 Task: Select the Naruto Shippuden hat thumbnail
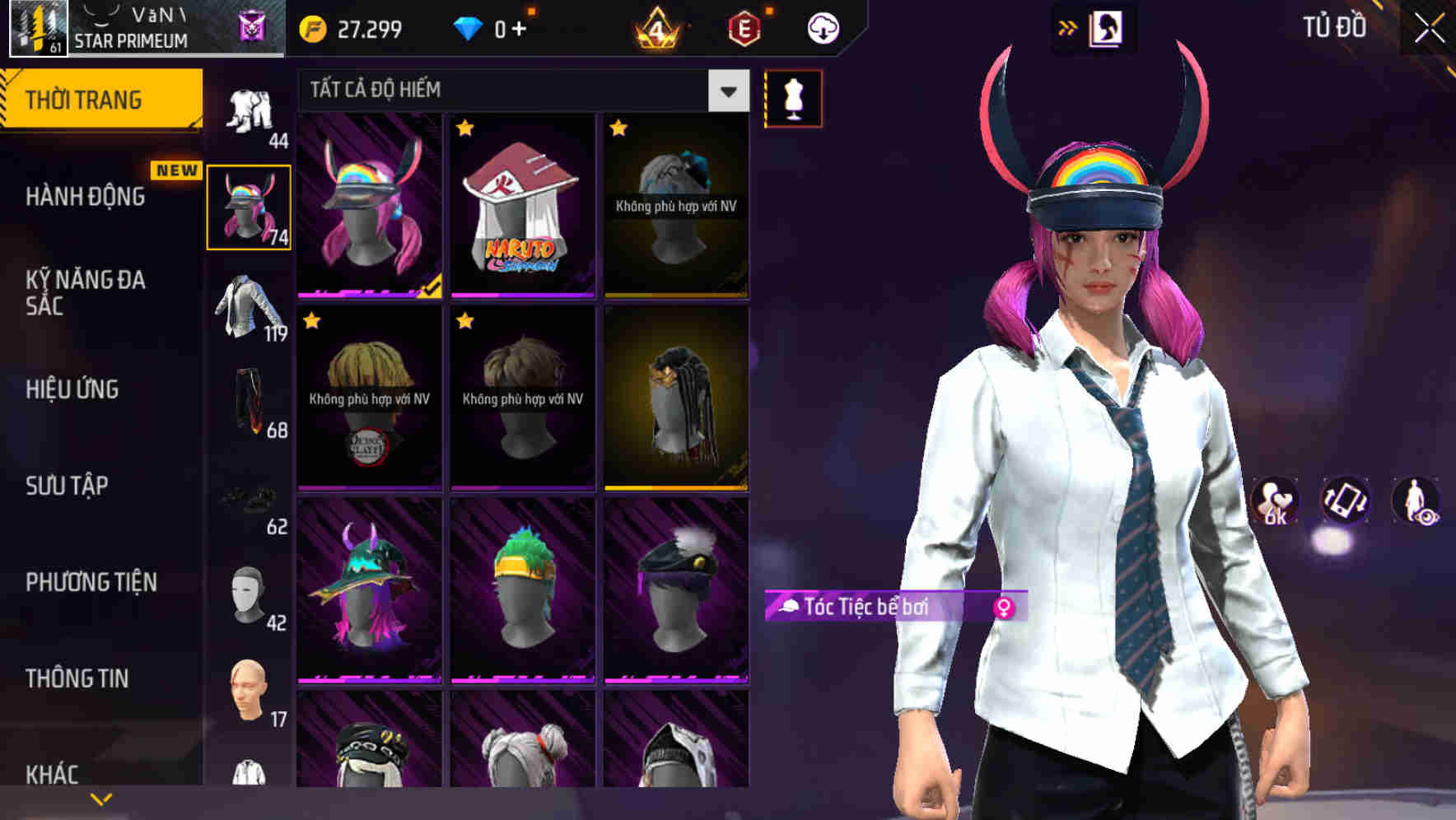click(x=521, y=206)
